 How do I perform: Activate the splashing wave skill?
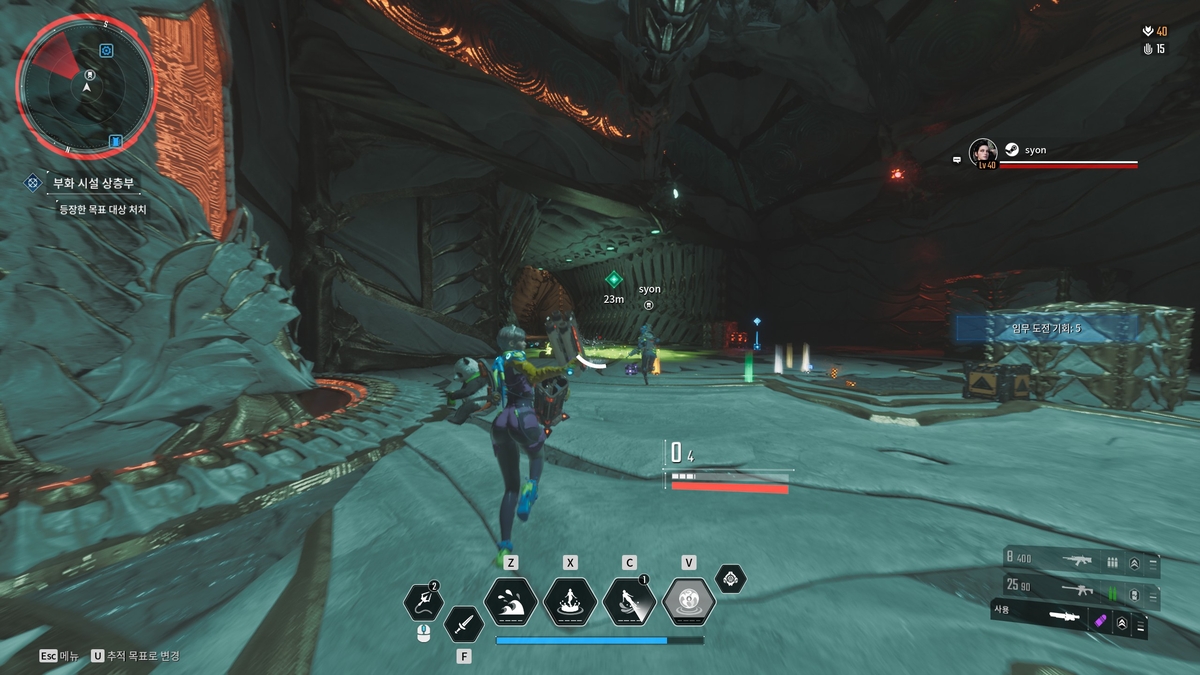(x=511, y=602)
